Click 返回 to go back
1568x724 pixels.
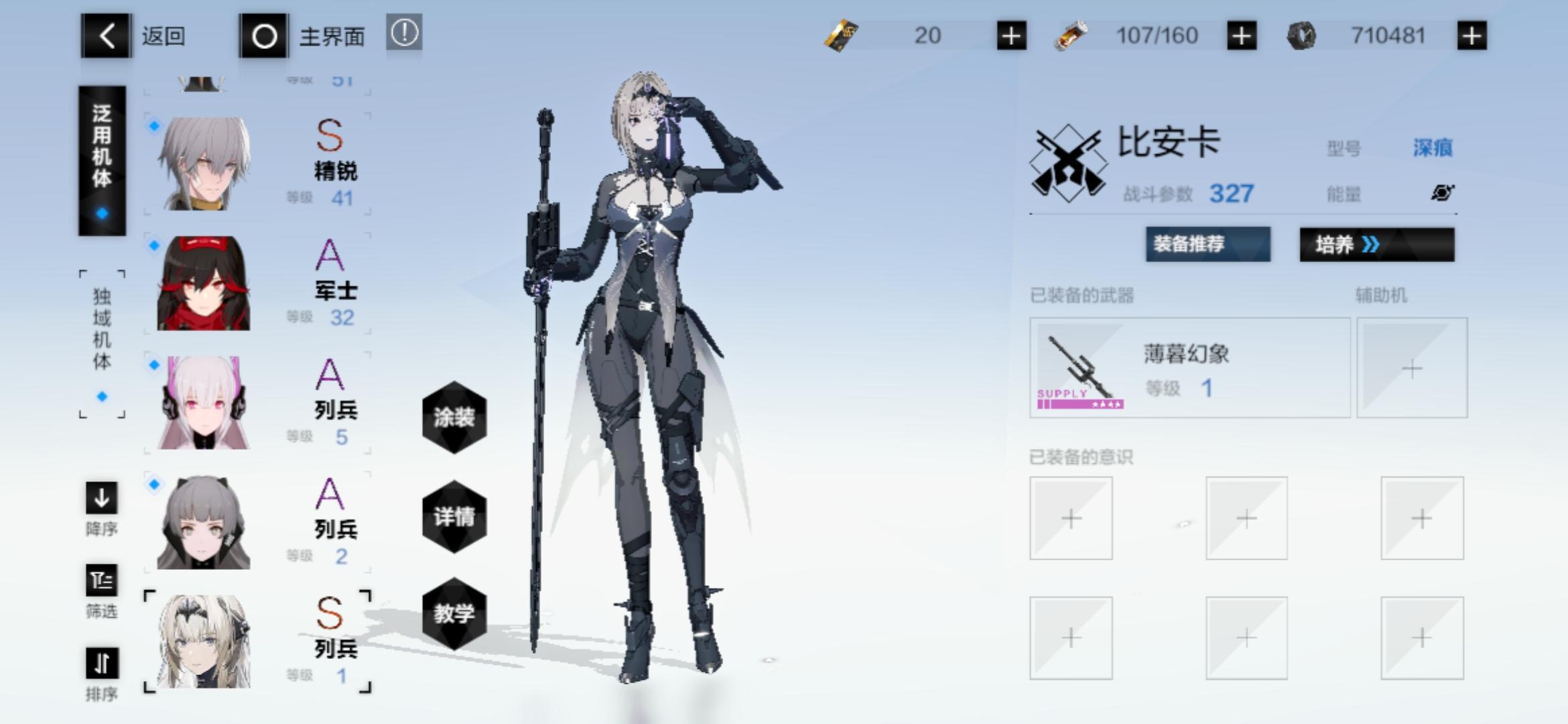click(x=105, y=36)
